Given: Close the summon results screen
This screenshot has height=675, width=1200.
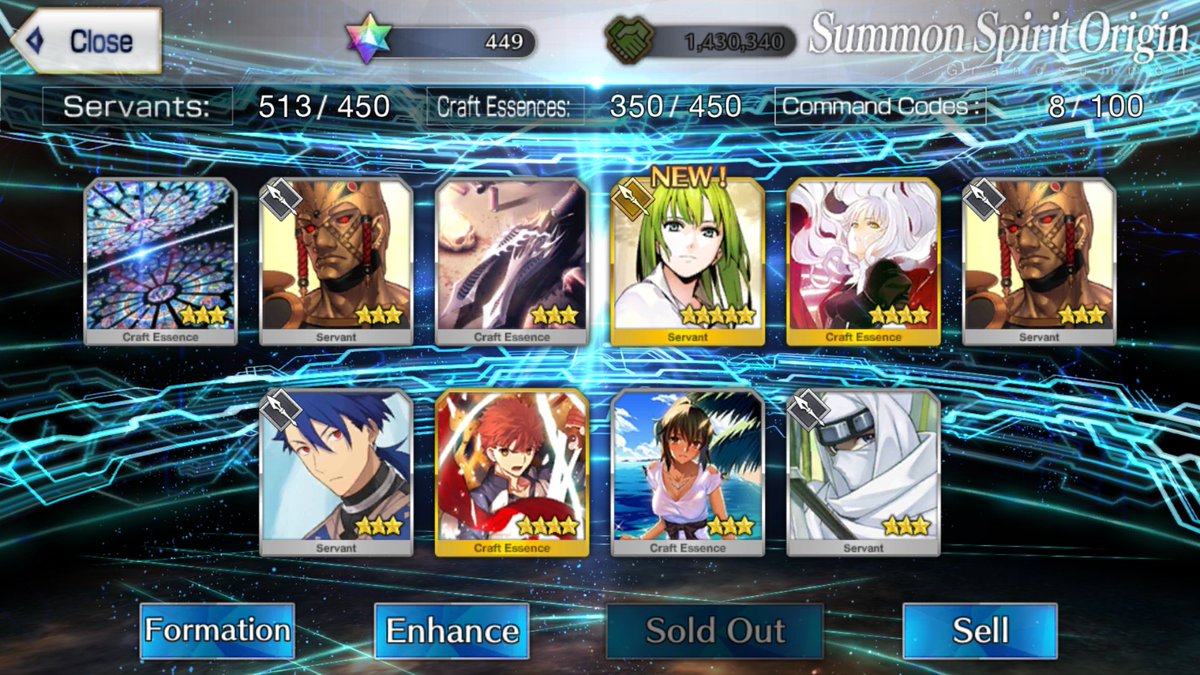Looking at the screenshot, I should click(86, 41).
